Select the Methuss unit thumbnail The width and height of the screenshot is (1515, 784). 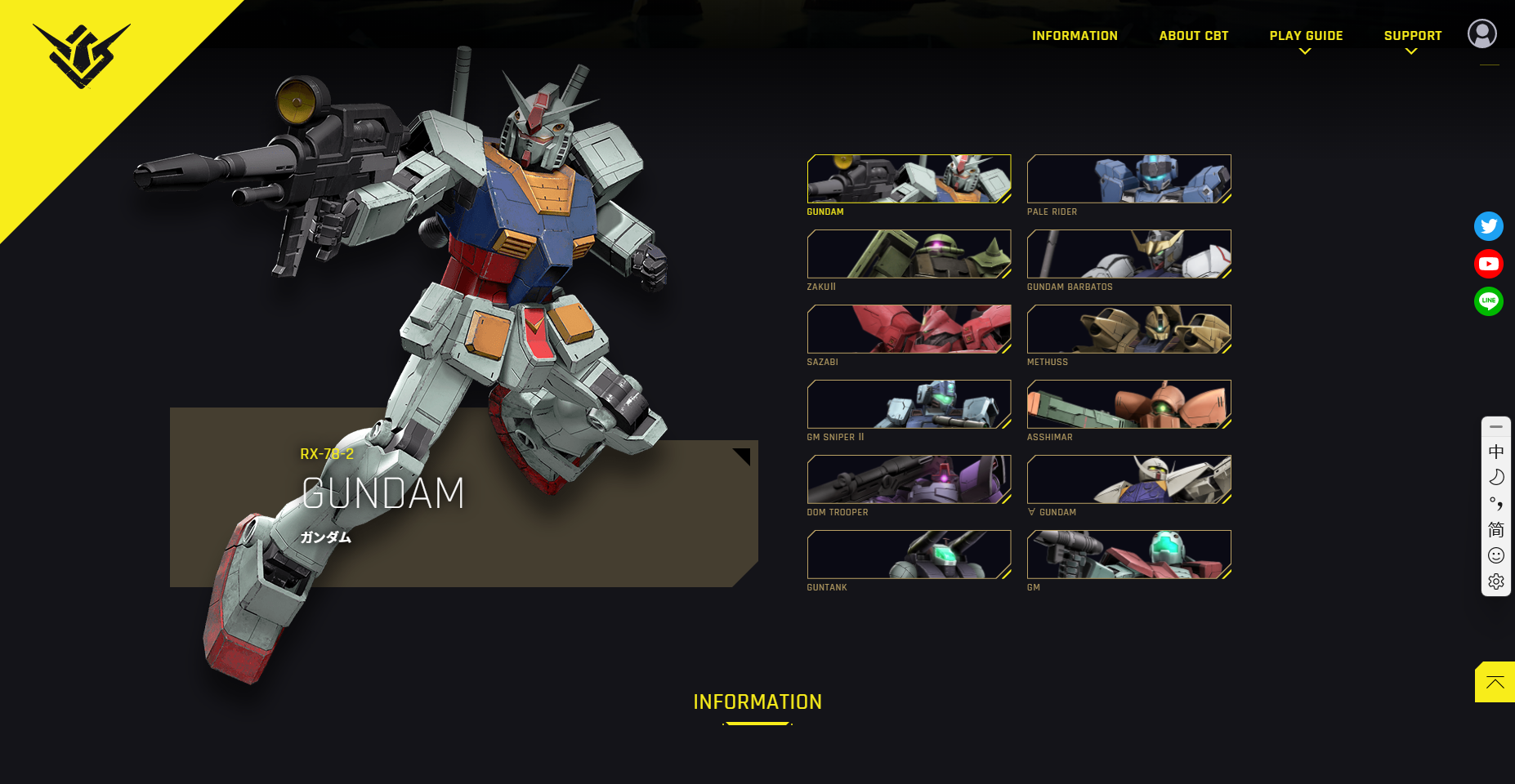point(1128,329)
